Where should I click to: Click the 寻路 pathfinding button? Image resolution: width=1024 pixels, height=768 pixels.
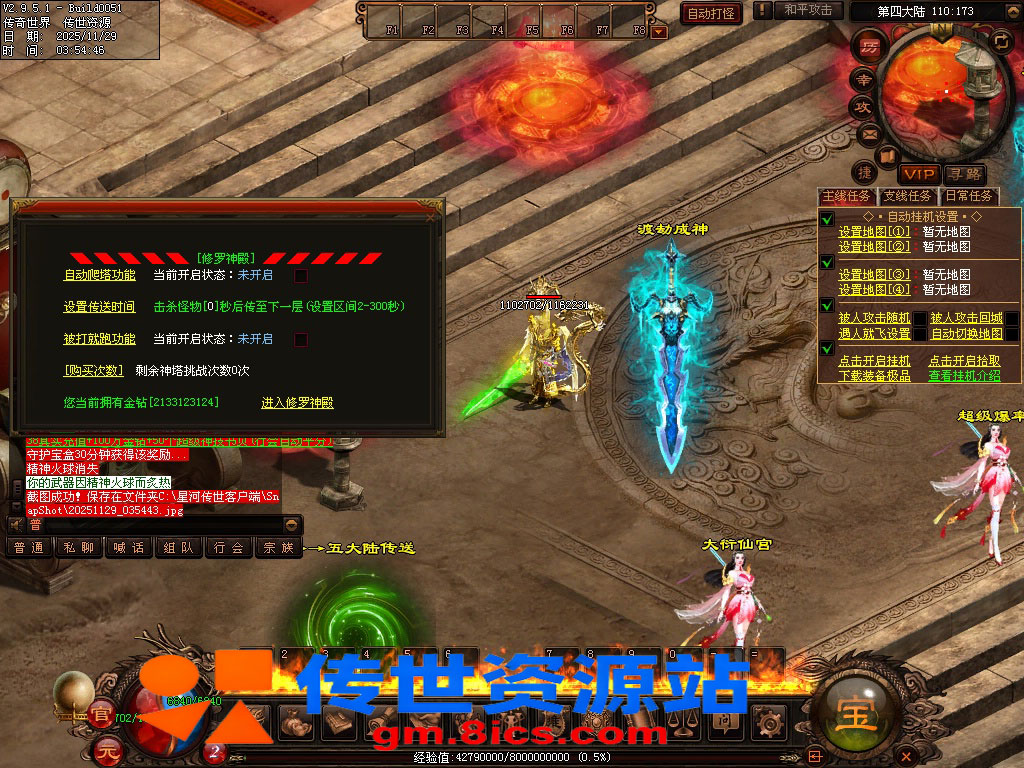[x=963, y=174]
